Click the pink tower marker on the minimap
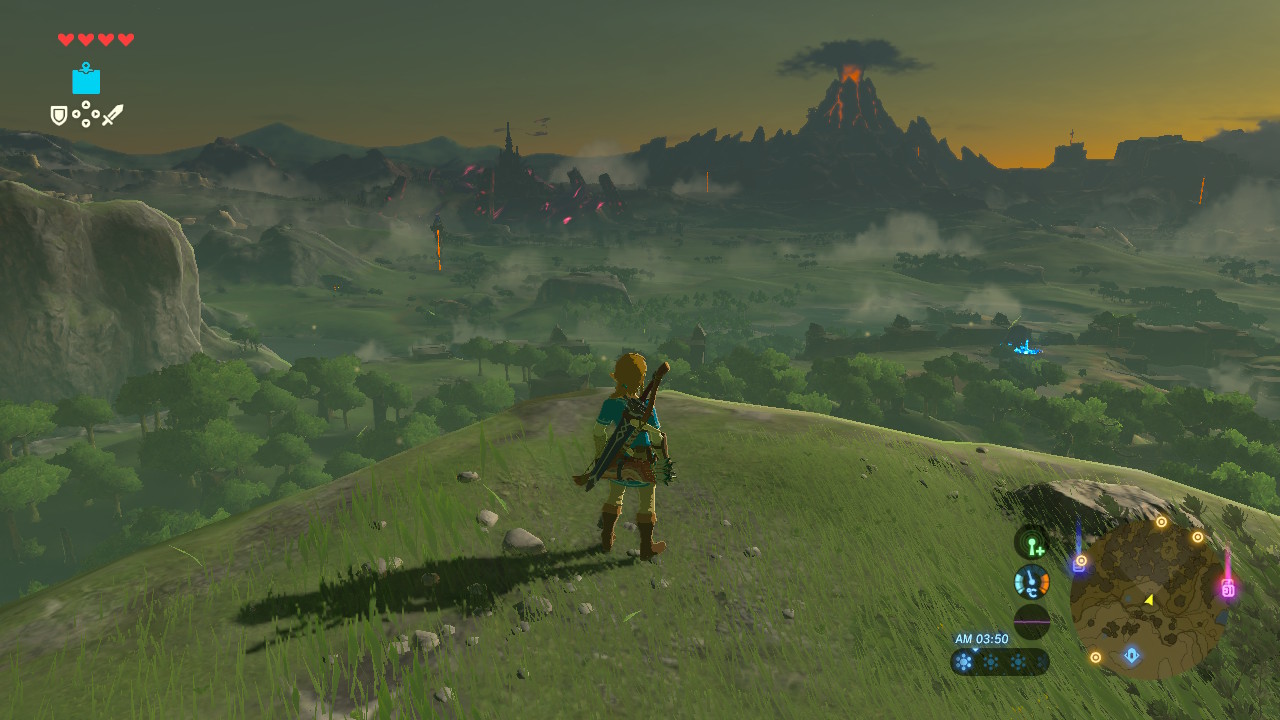Image resolution: width=1280 pixels, height=720 pixels. click(1228, 588)
